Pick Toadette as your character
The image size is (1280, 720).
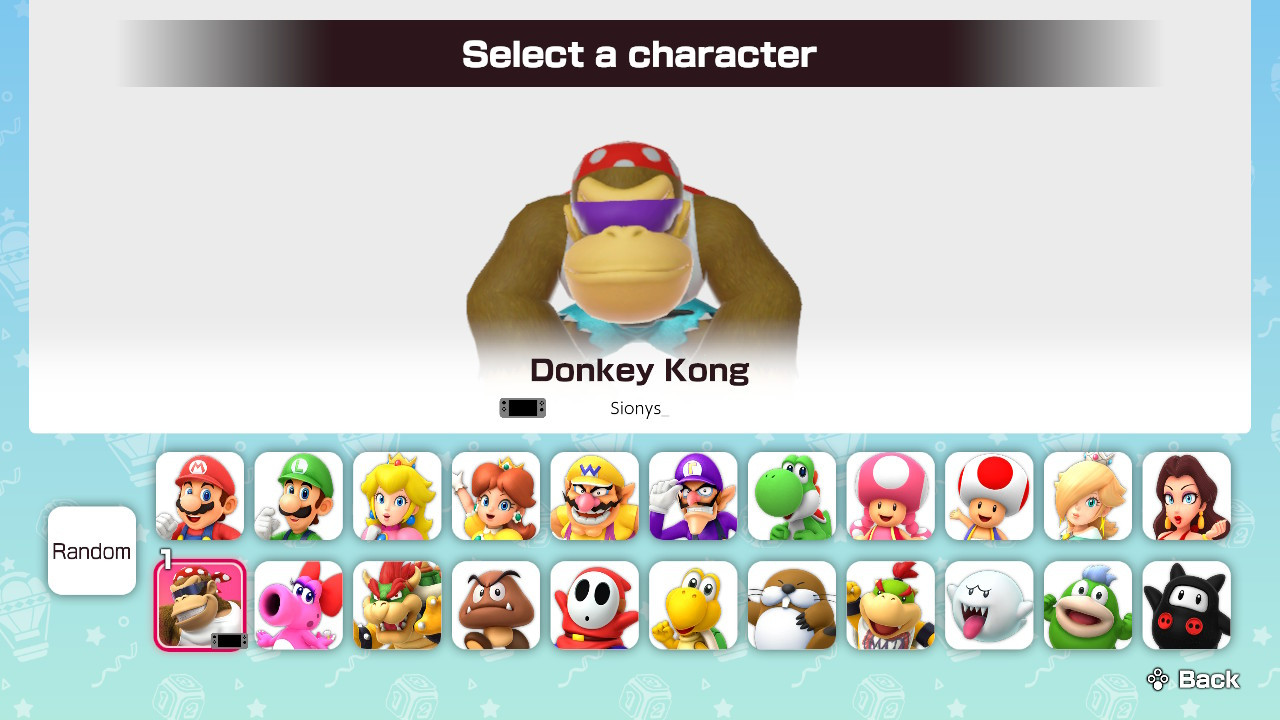(x=890, y=497)
